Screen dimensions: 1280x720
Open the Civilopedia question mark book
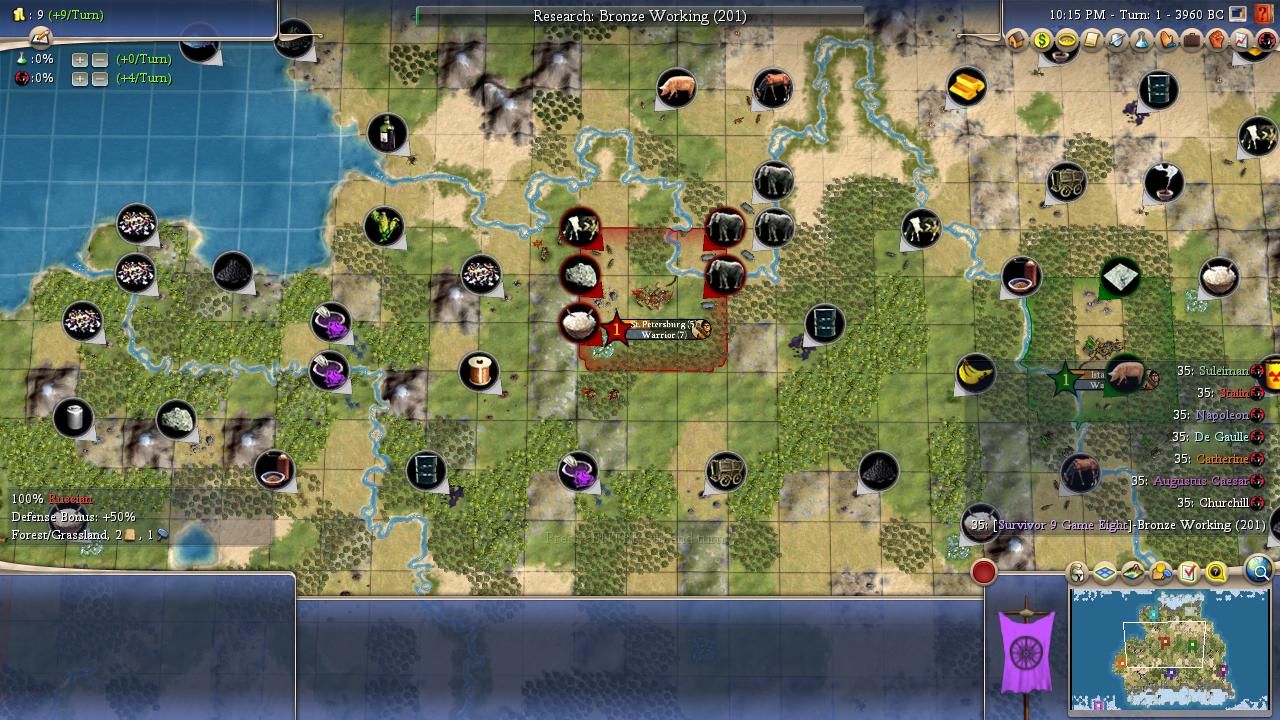tap(1264, 15)
